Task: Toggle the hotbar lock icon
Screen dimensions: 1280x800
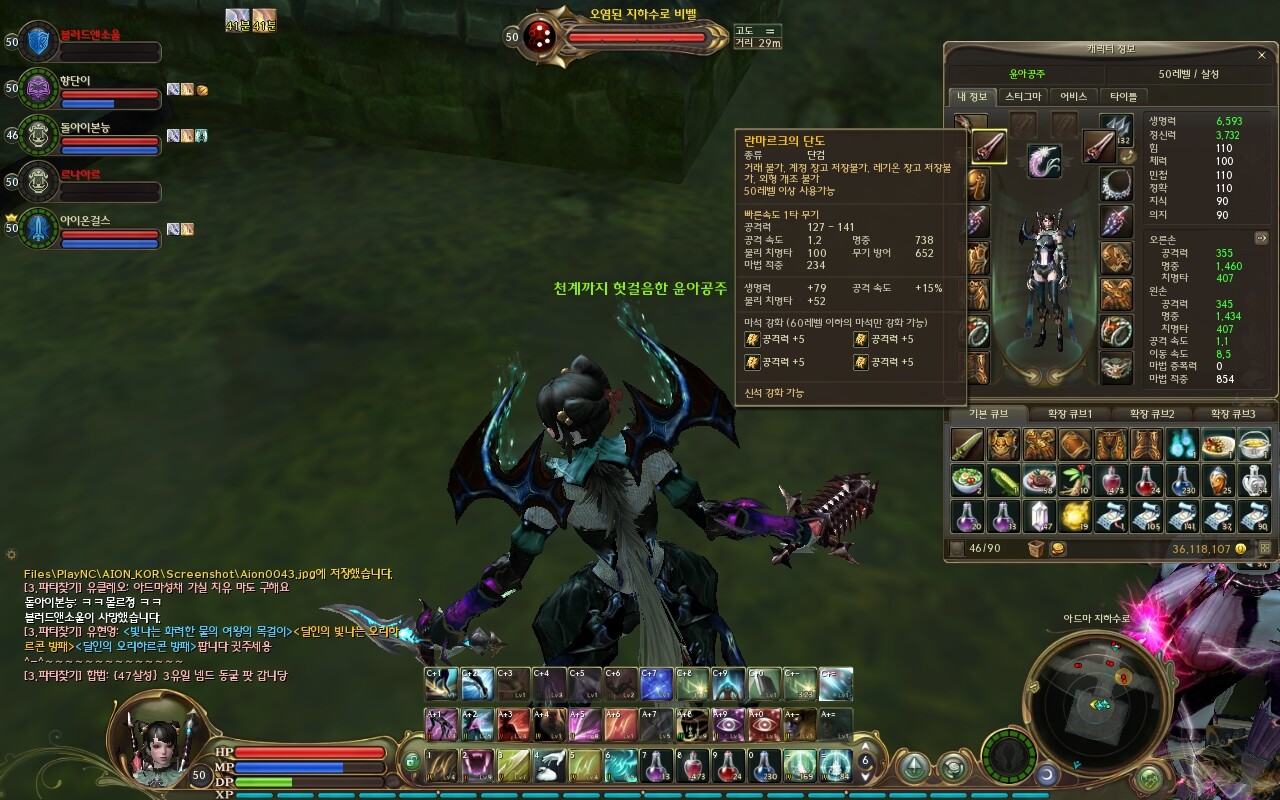Action: [x=412, y=763]
